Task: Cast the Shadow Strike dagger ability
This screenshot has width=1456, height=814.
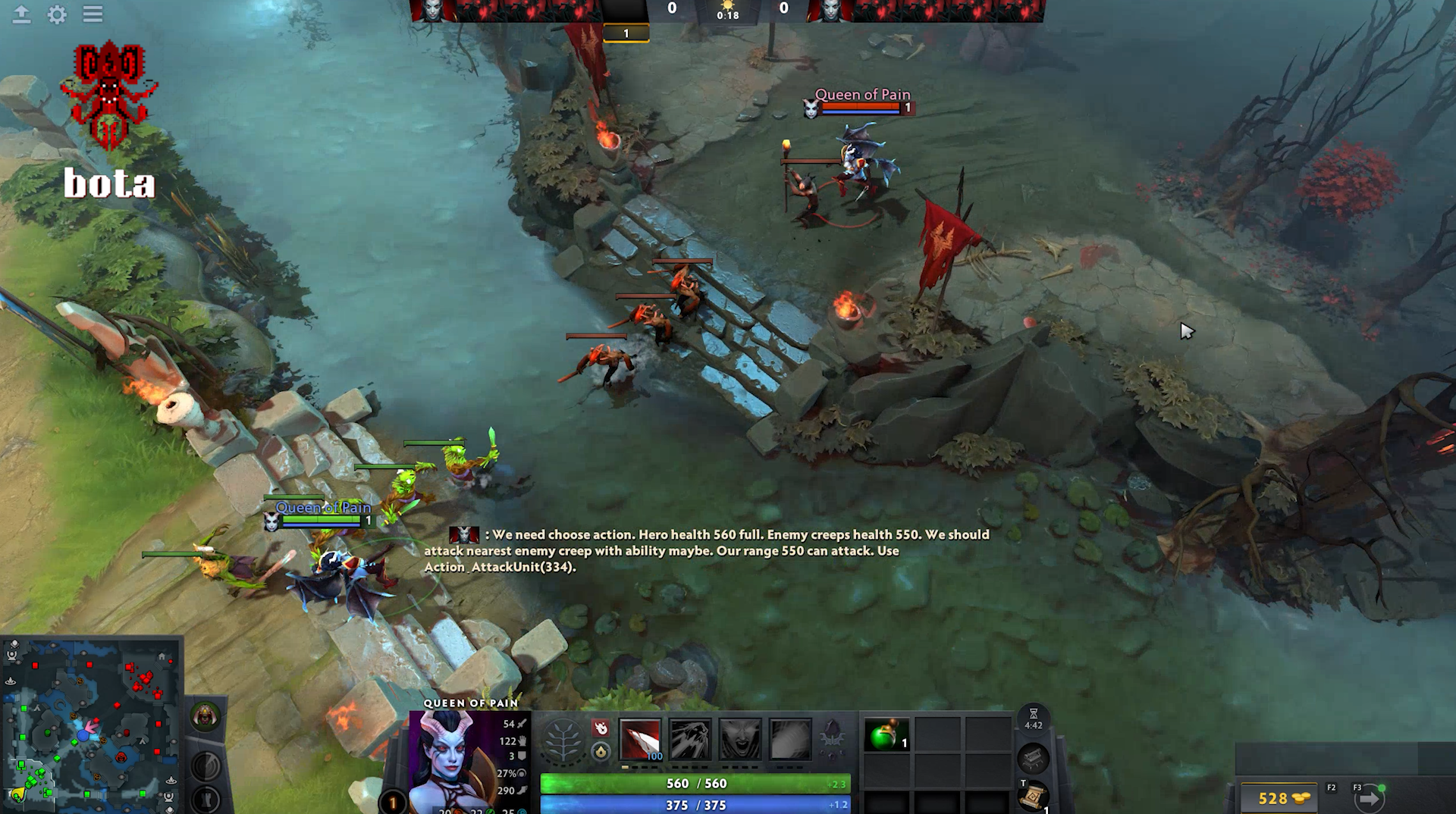Action: point(640,739)
